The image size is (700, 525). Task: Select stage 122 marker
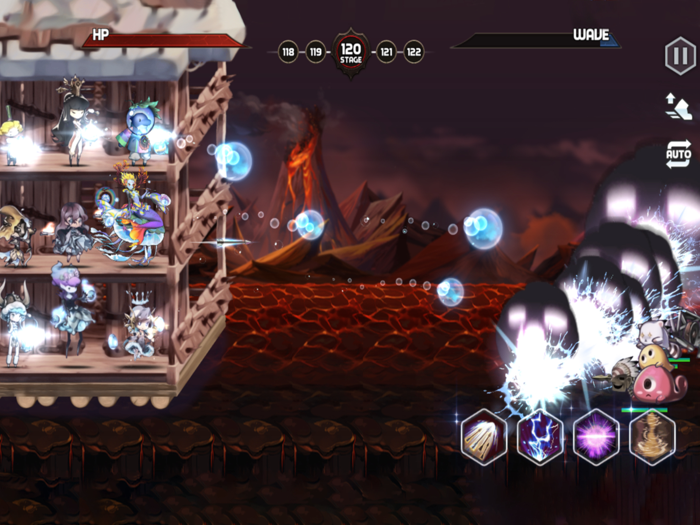pyautogui.click(x=413, y=51)
